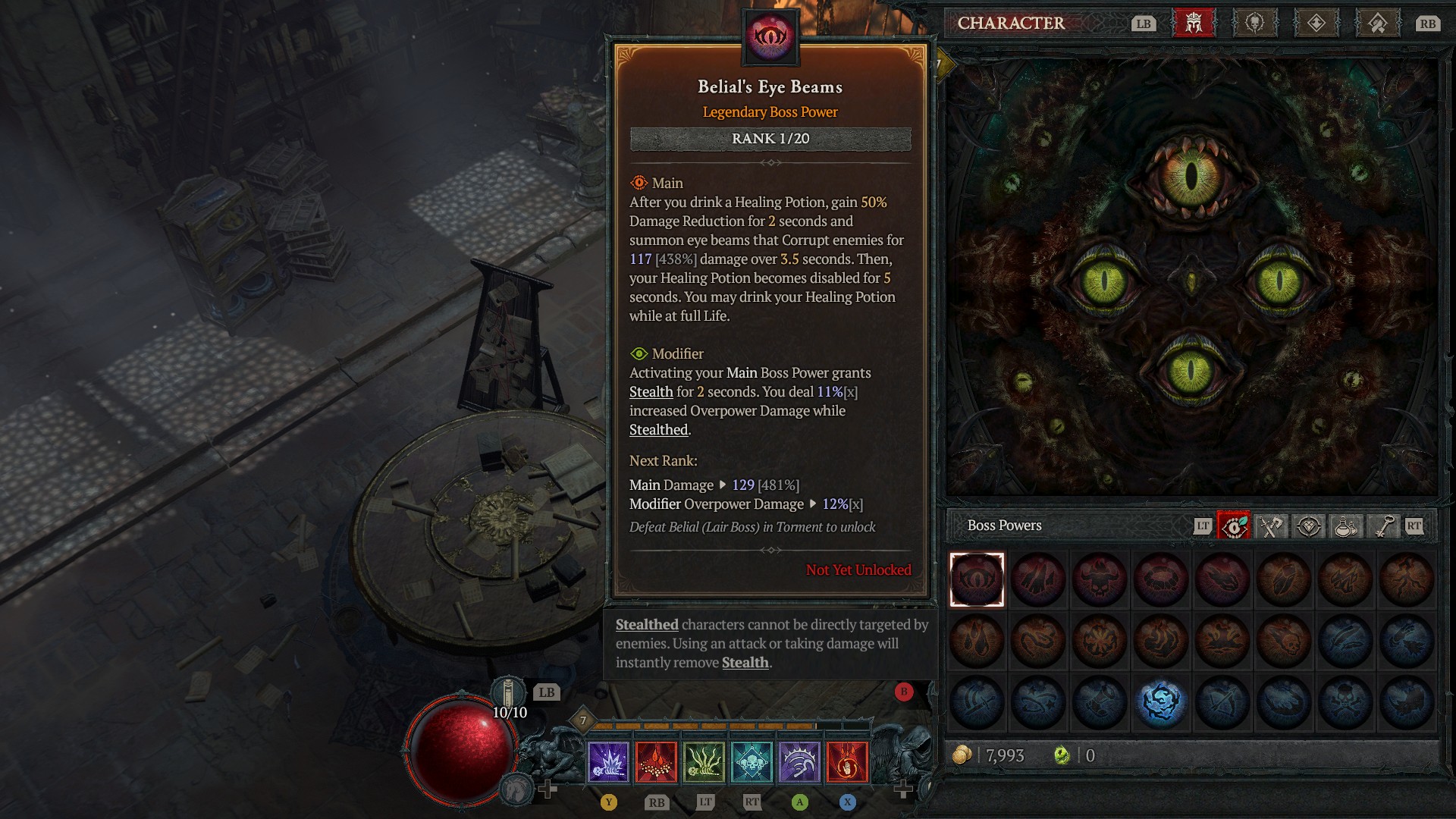
Task: Select the red hand skill bound to X
Action: coord(846,764)
